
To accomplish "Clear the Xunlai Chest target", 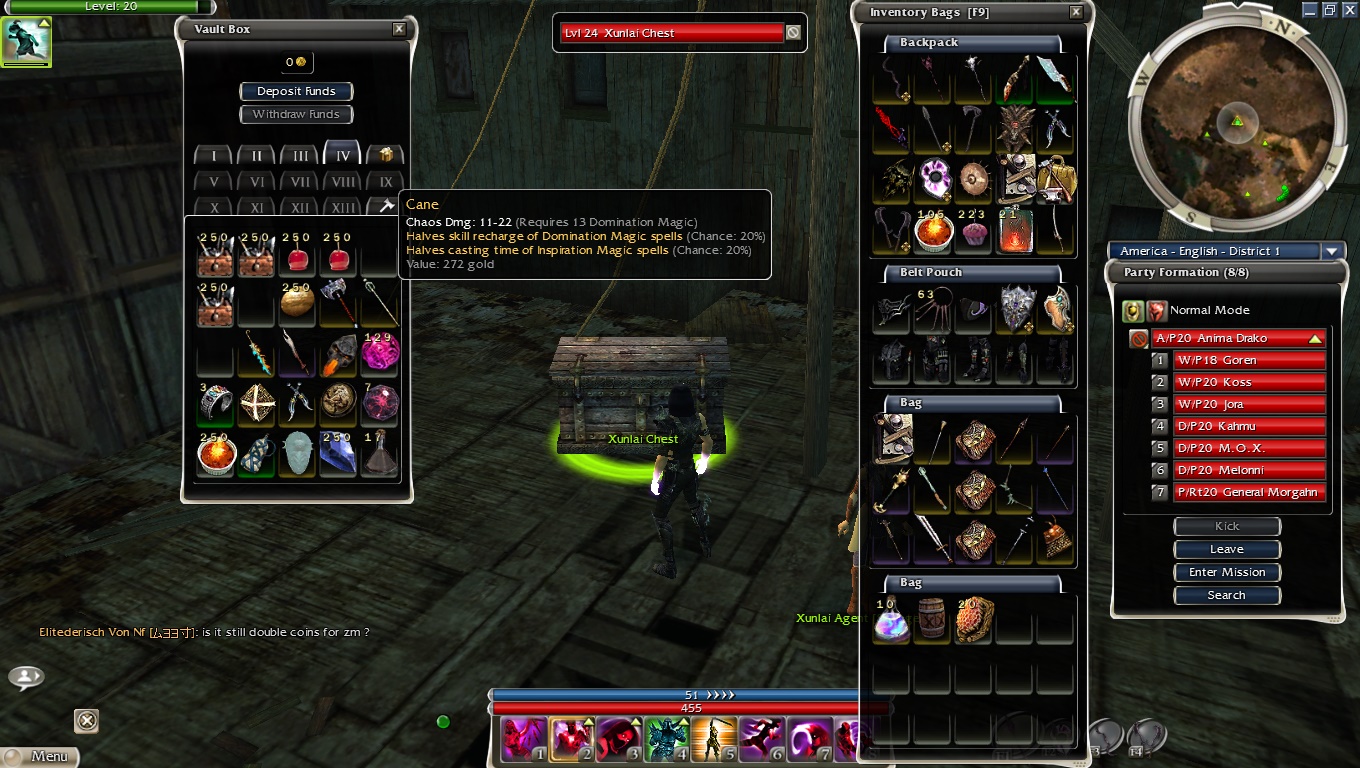I will click(793, 33).
